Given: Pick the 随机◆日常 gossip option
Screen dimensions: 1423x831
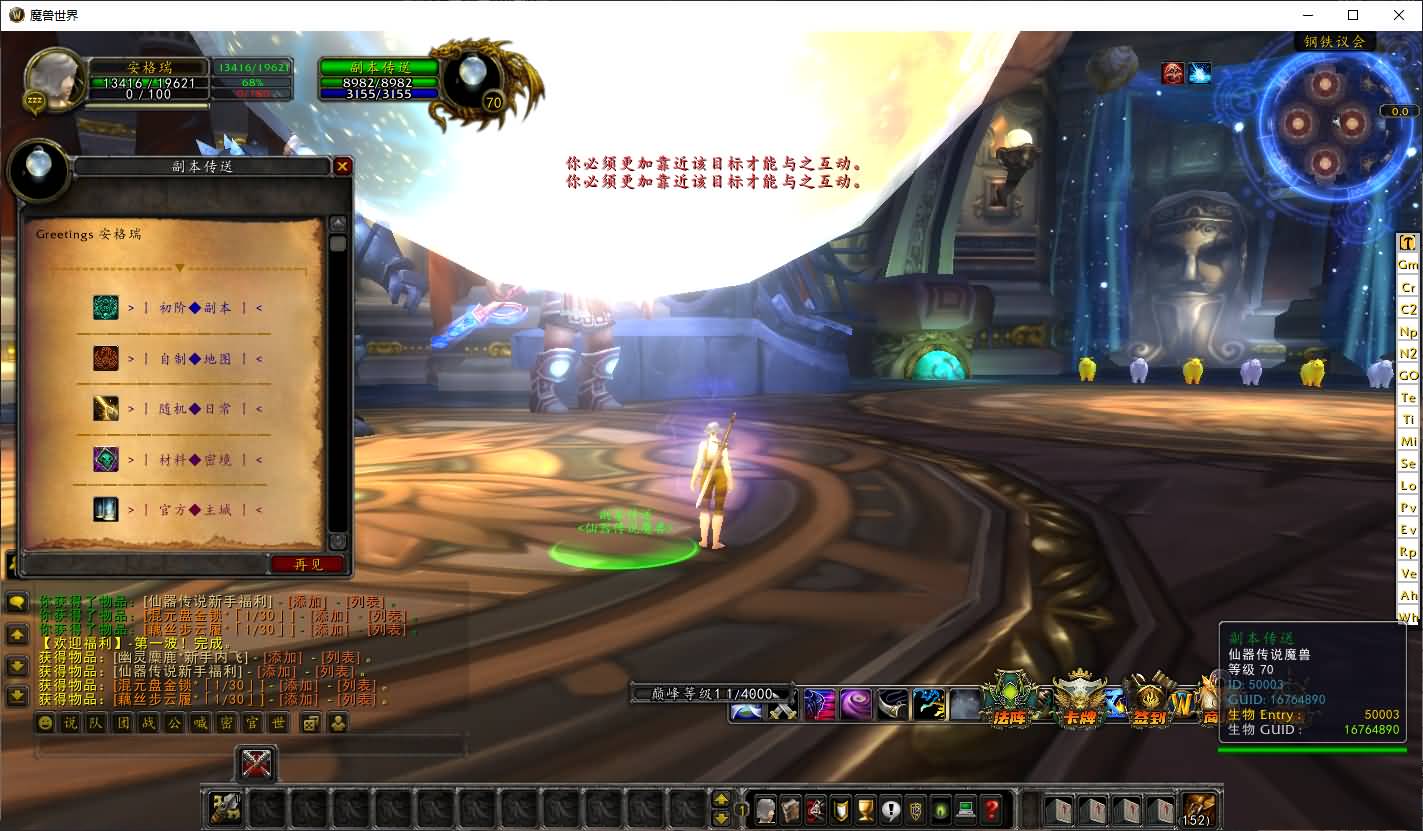Looking at the screenshot, I should [x=195, y=409].
